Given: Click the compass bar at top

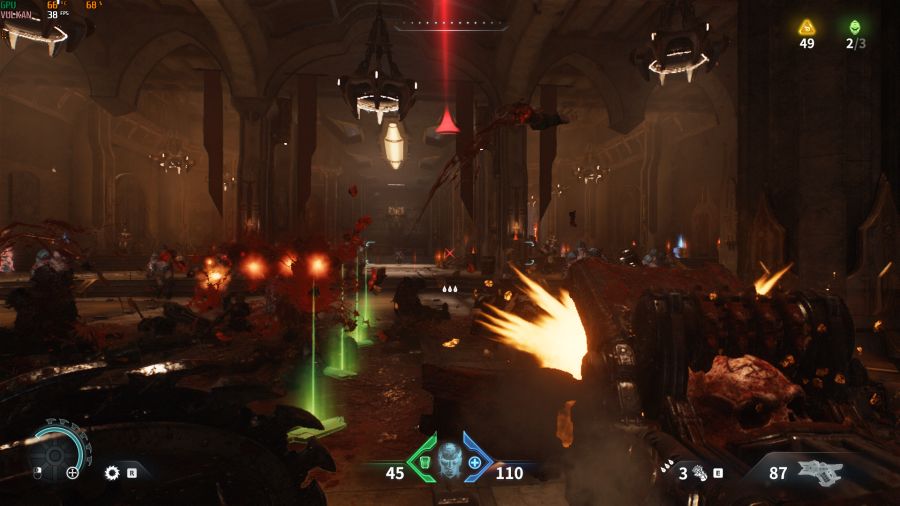Looking at the screenshot, I should click(450, 25).
